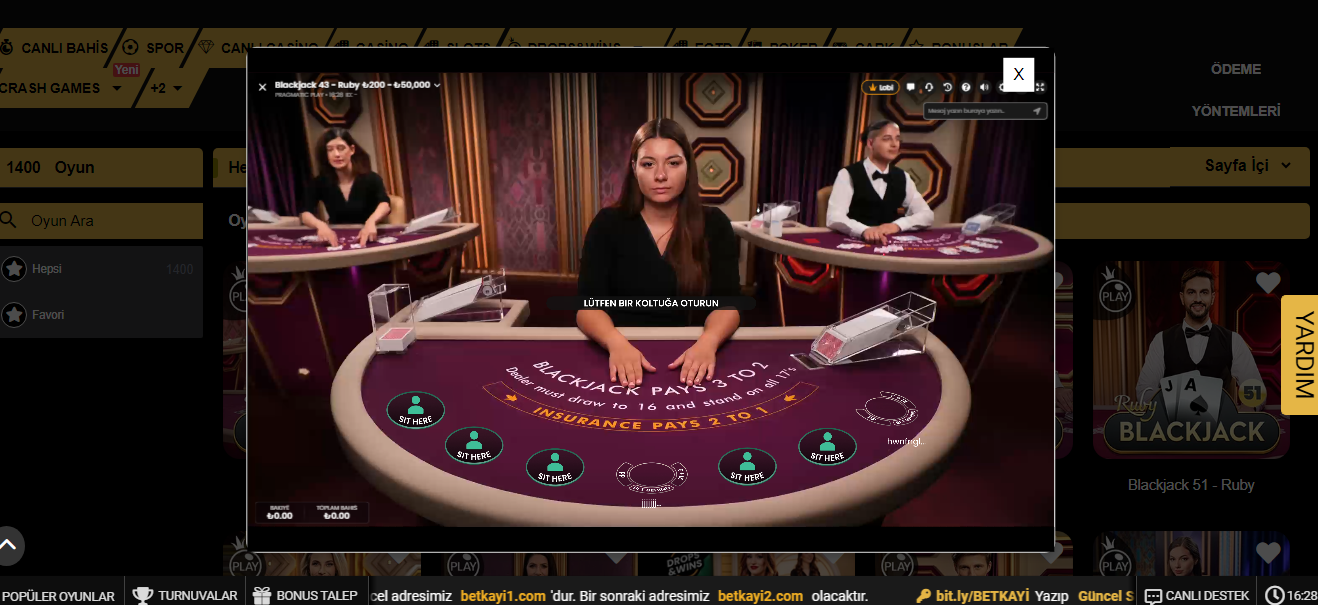Send chat message with the paper plane arrow

(x=1037, y=111)
